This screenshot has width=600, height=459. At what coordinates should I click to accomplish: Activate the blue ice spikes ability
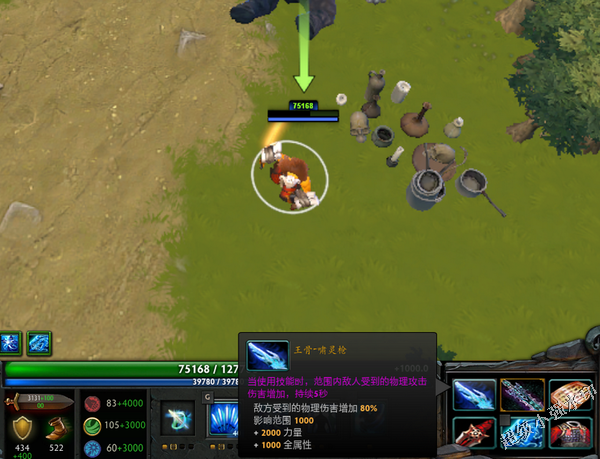222,419
